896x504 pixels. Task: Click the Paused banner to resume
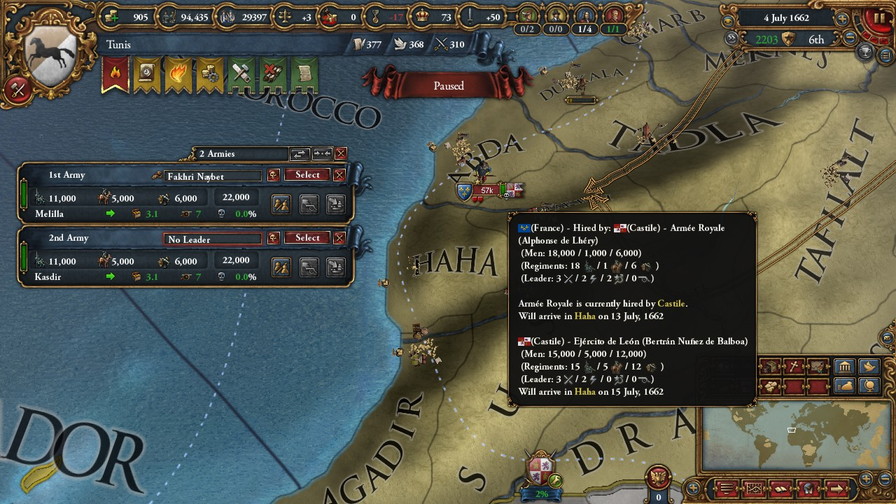[448, 86]
